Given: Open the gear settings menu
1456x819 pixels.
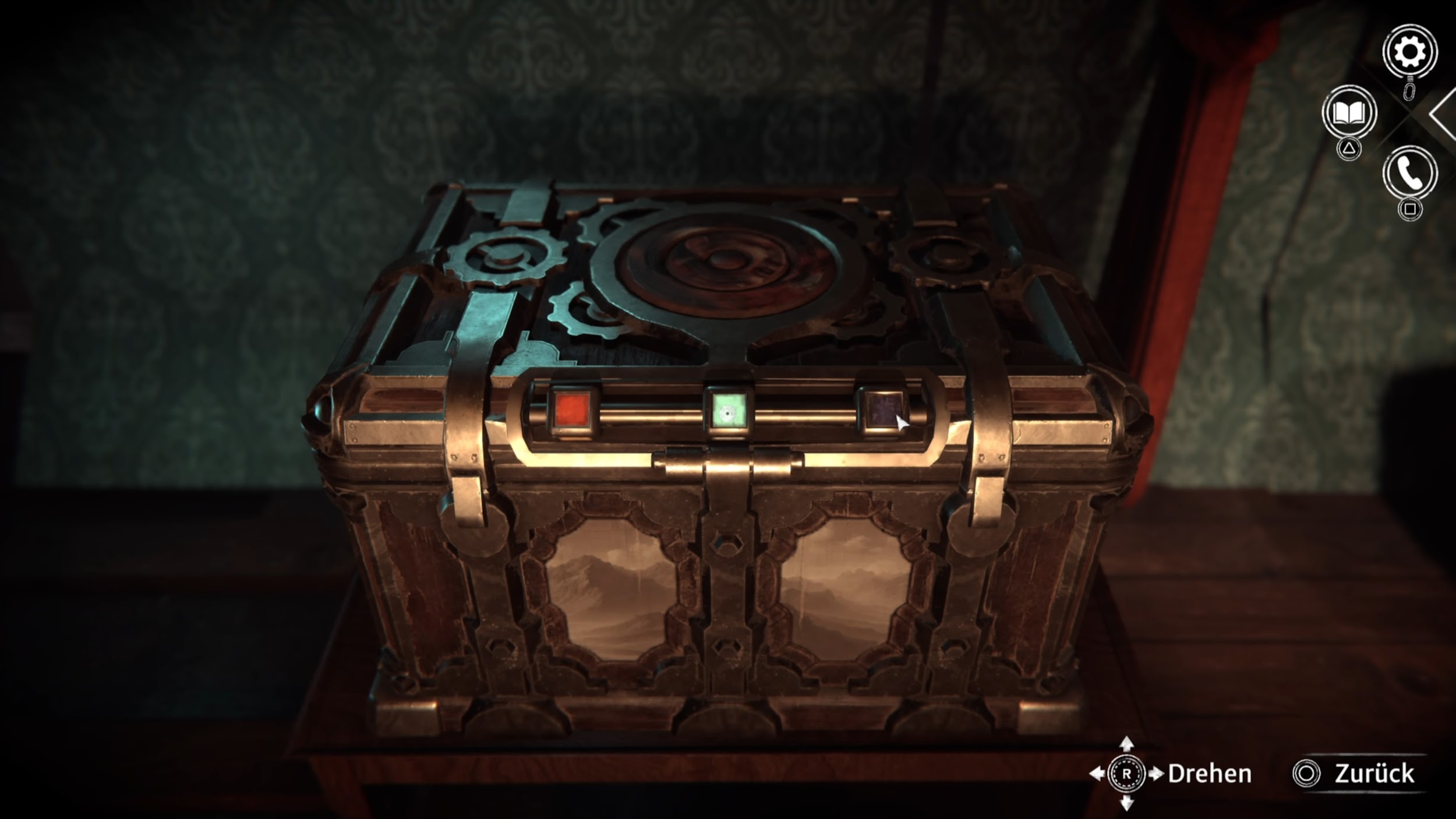Looking at the screenshot, I should [x=1409, y=52].
